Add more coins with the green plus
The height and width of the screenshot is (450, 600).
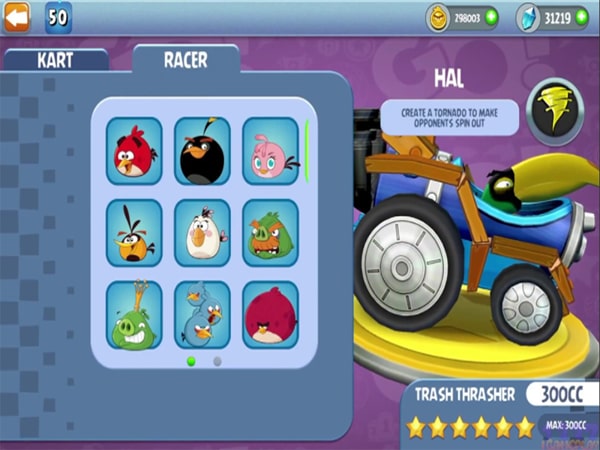coord(491,18)
